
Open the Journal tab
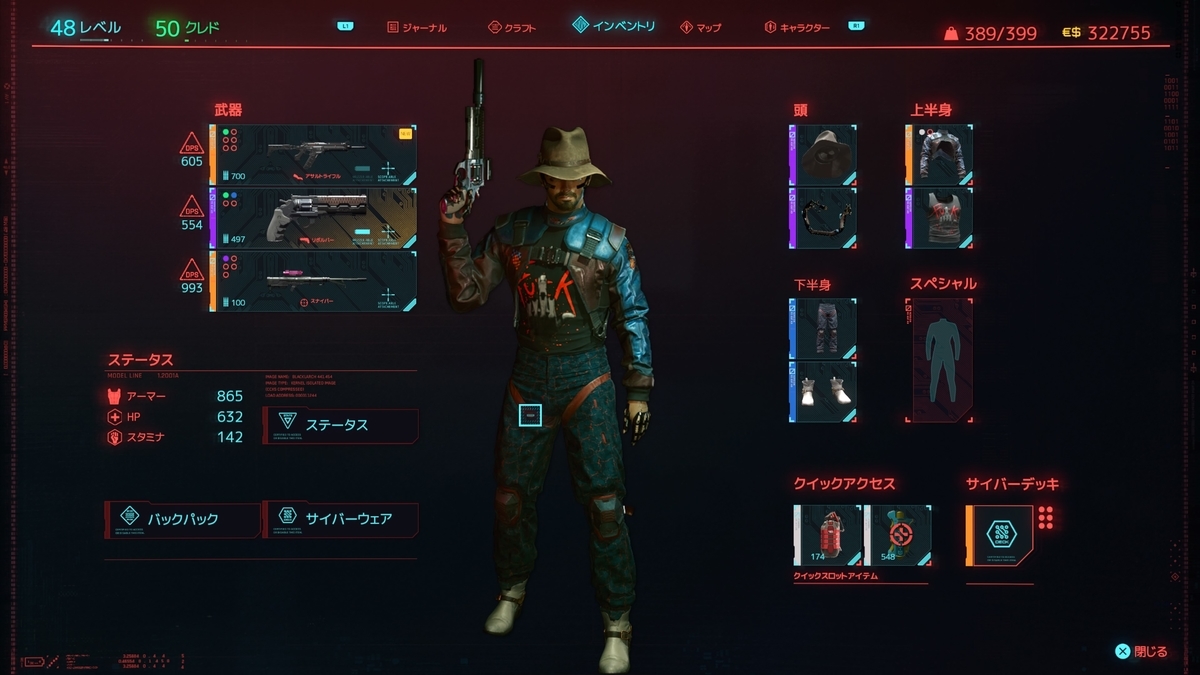(417, 27)
